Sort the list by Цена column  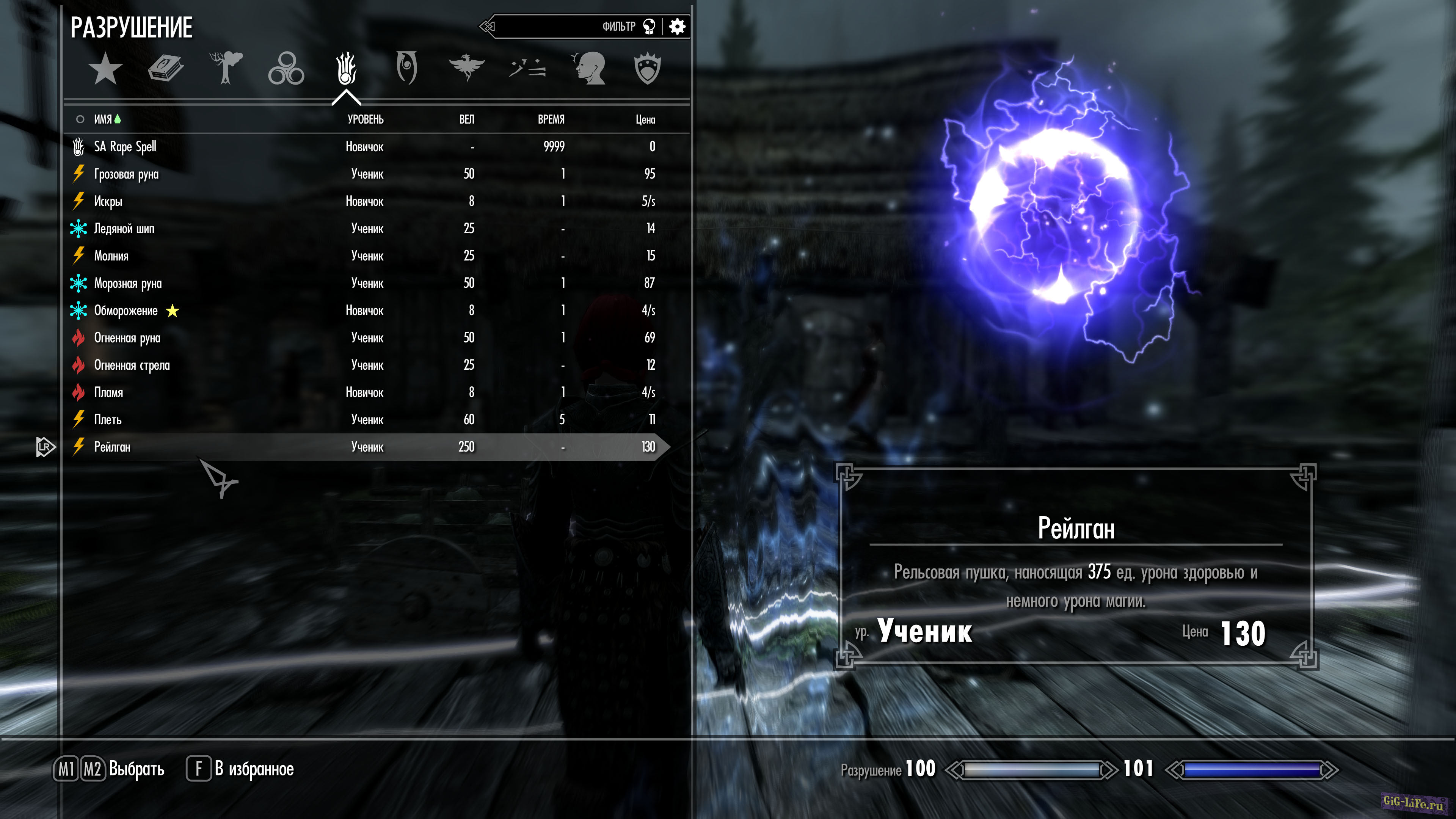[x=645, y=119]
